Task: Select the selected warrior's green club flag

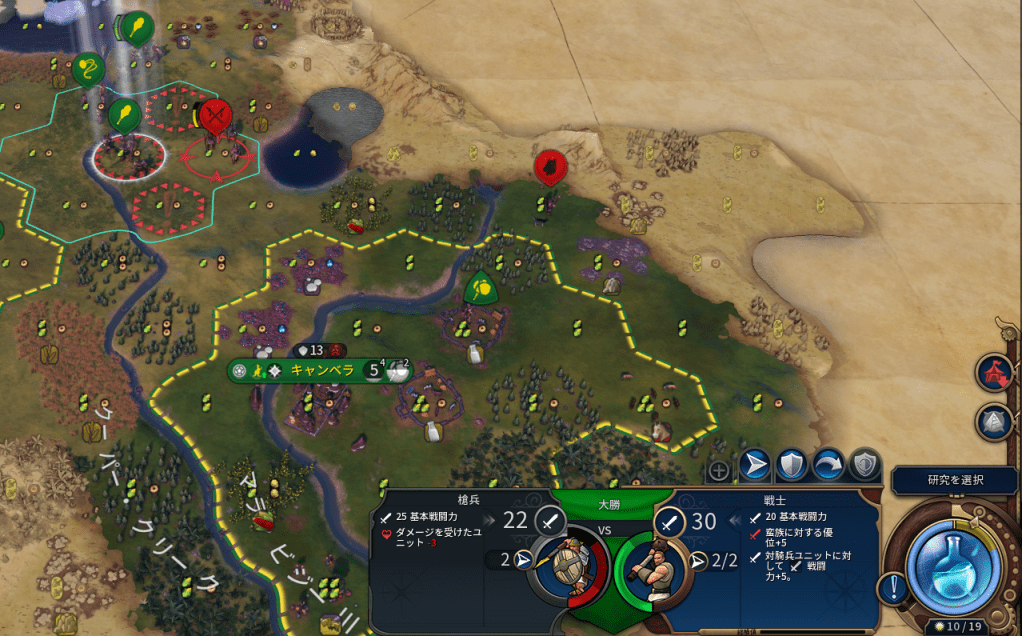Action: (124, 115)
